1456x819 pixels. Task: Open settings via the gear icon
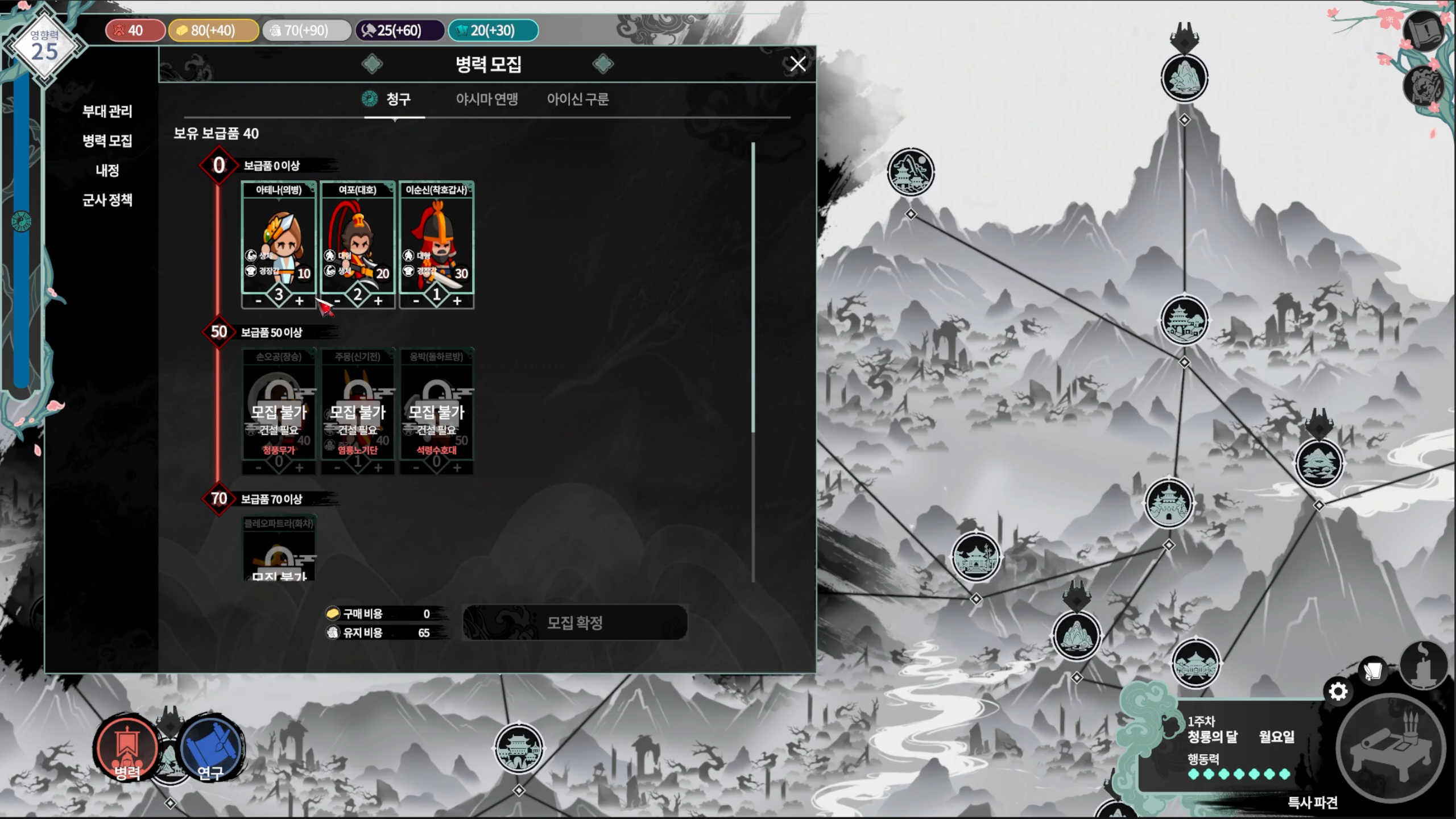(1338, 692)
